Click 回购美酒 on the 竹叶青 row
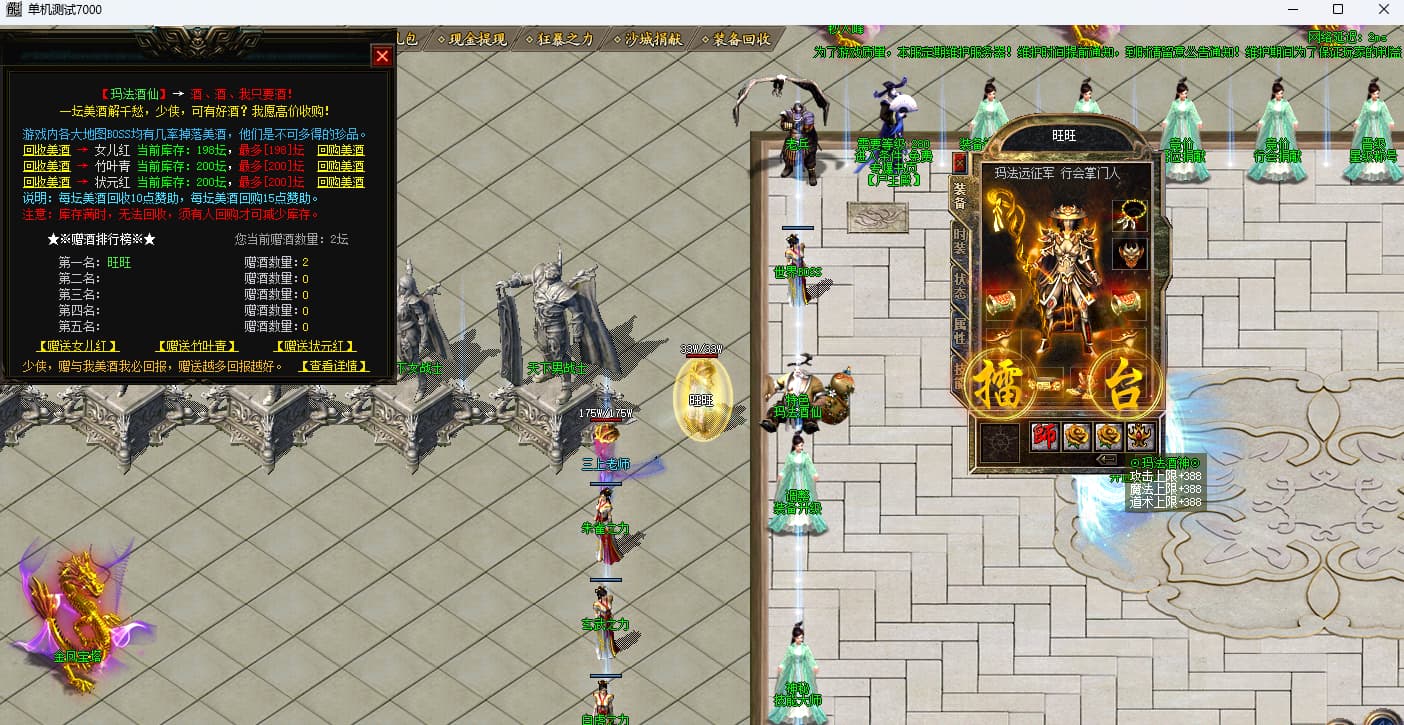Image resolution: width=1404 pixels, height=725 pixels. point(340,167)
